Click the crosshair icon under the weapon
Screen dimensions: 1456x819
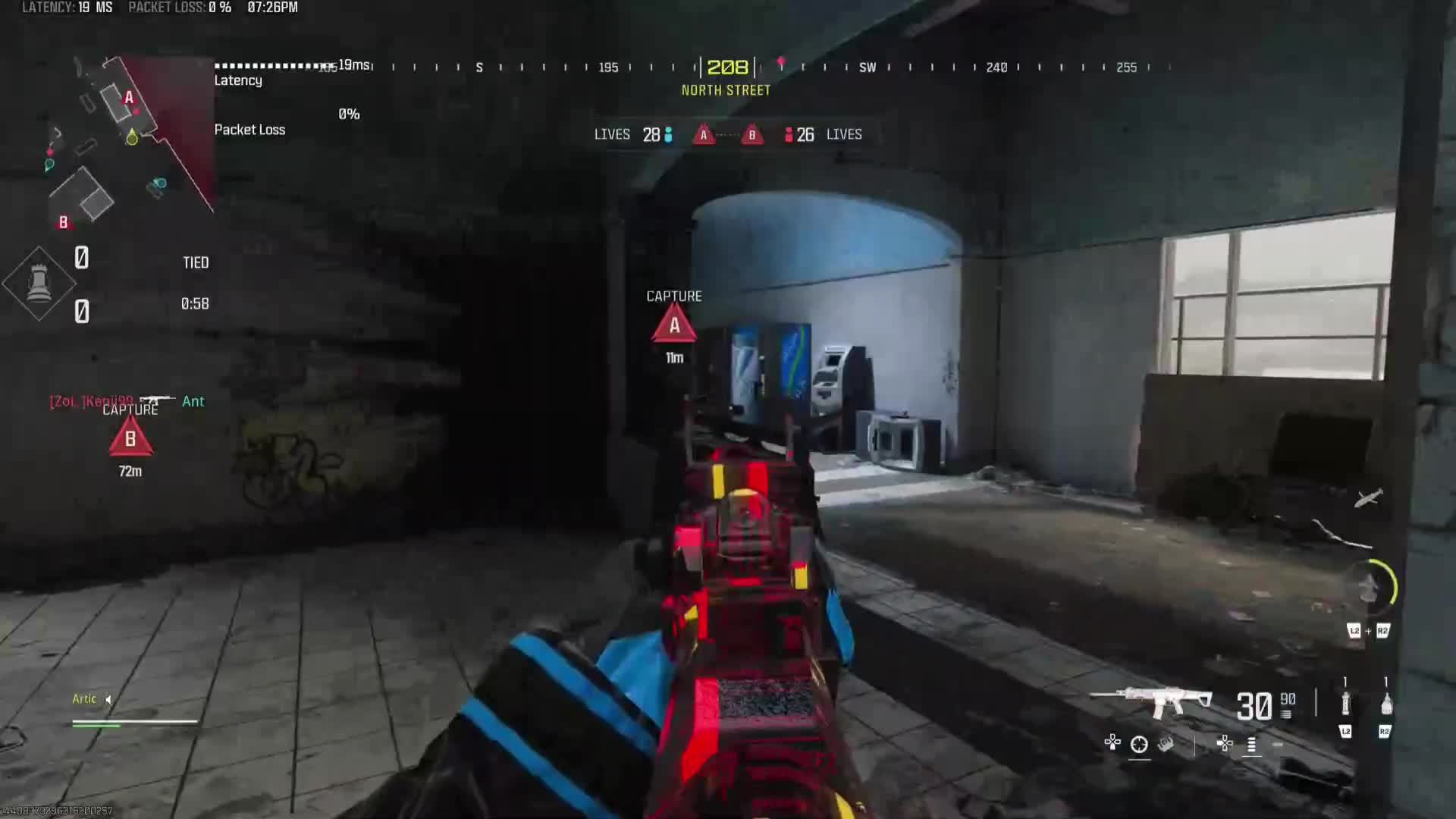coord(1139,745)
